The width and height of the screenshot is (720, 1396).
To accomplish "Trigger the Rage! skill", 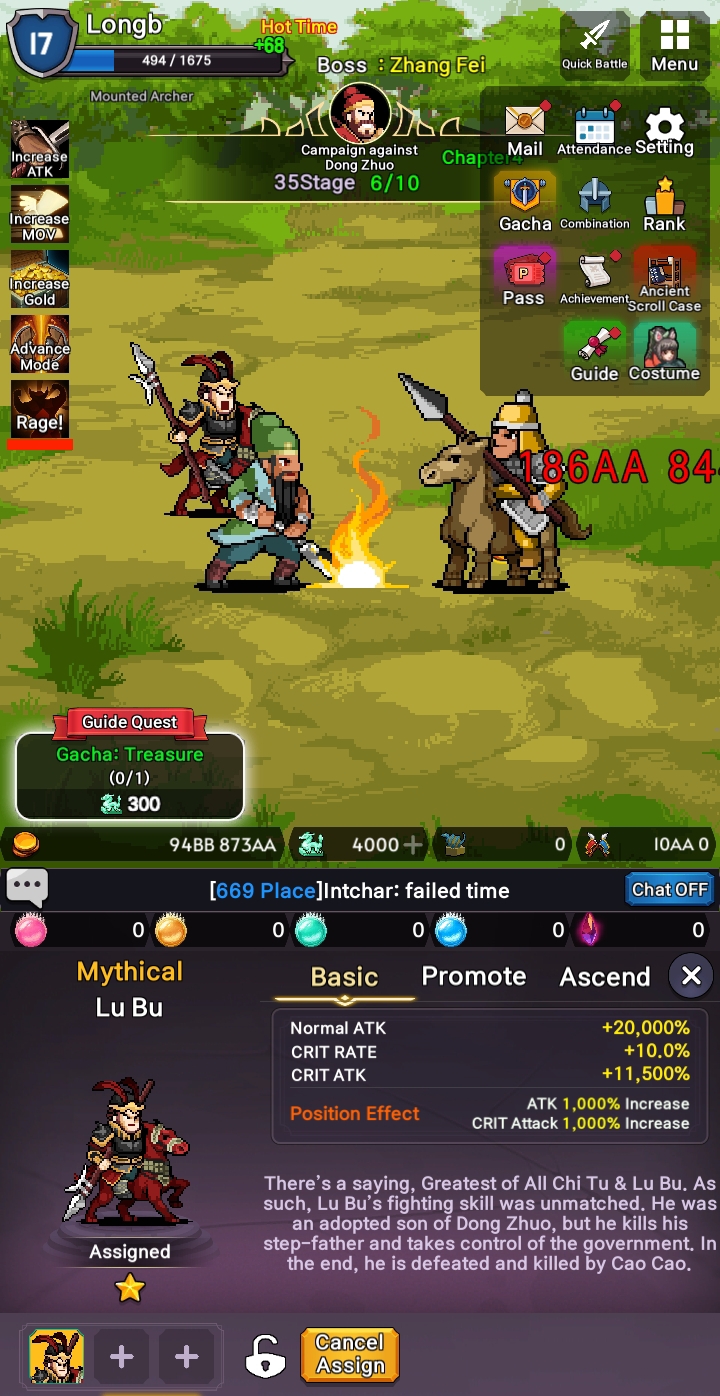I will (x=40, y=409).
